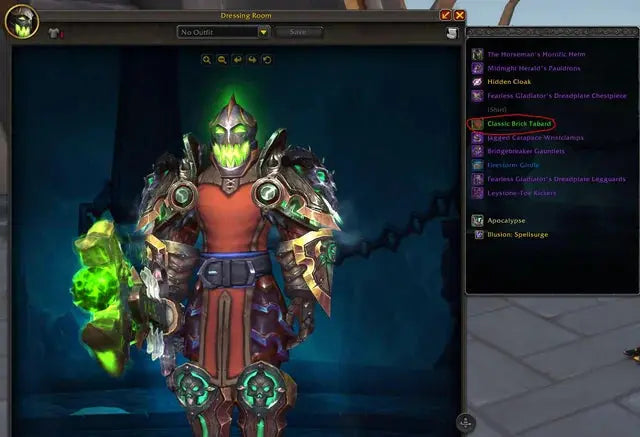Reset the character model view
Screen dimensions: 640x437
tap(267, 60)
